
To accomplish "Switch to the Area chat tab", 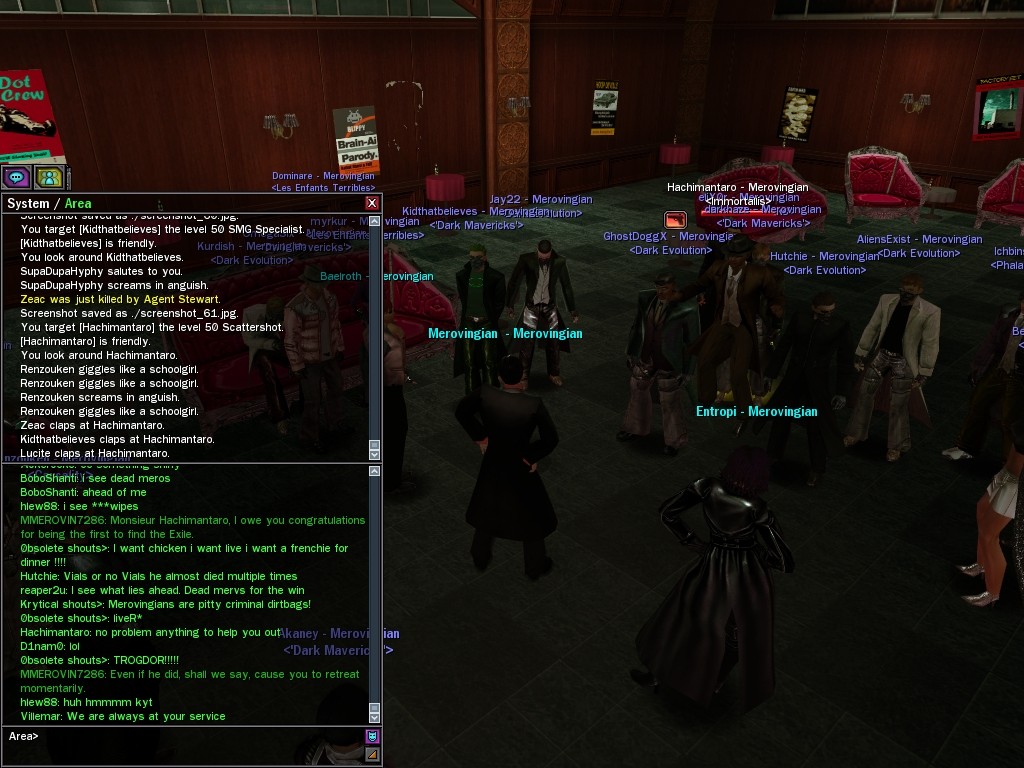I will click(78, 203).
